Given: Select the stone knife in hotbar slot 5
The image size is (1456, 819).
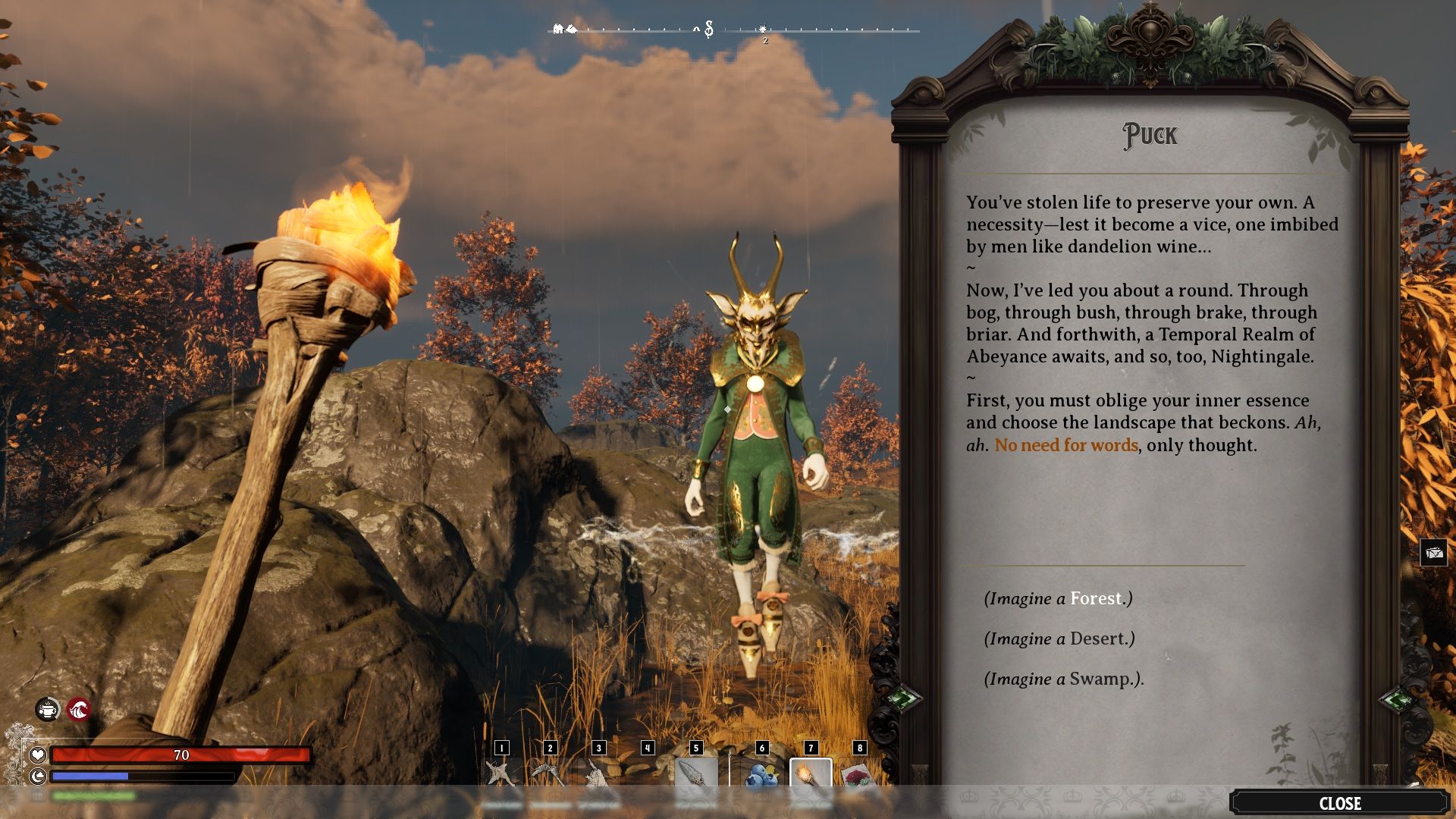Looking at the screenshot, I should (x=695, y=774).
